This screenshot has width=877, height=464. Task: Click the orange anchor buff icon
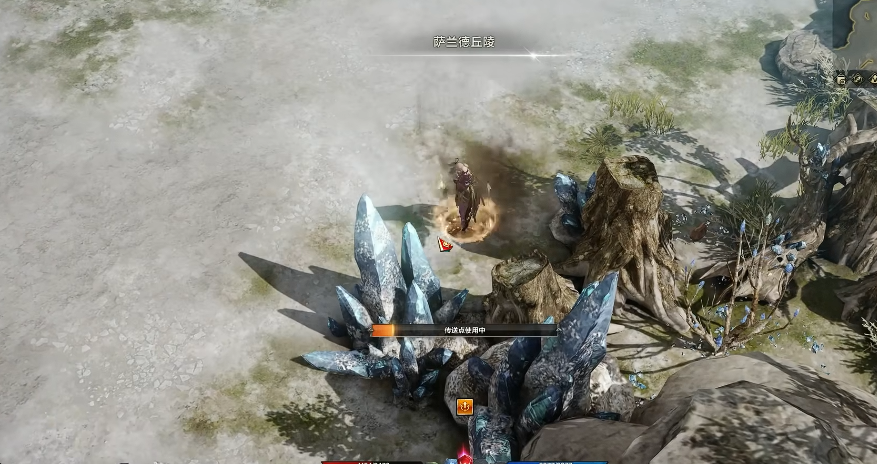pyautogui.click(x=465, y=406)
